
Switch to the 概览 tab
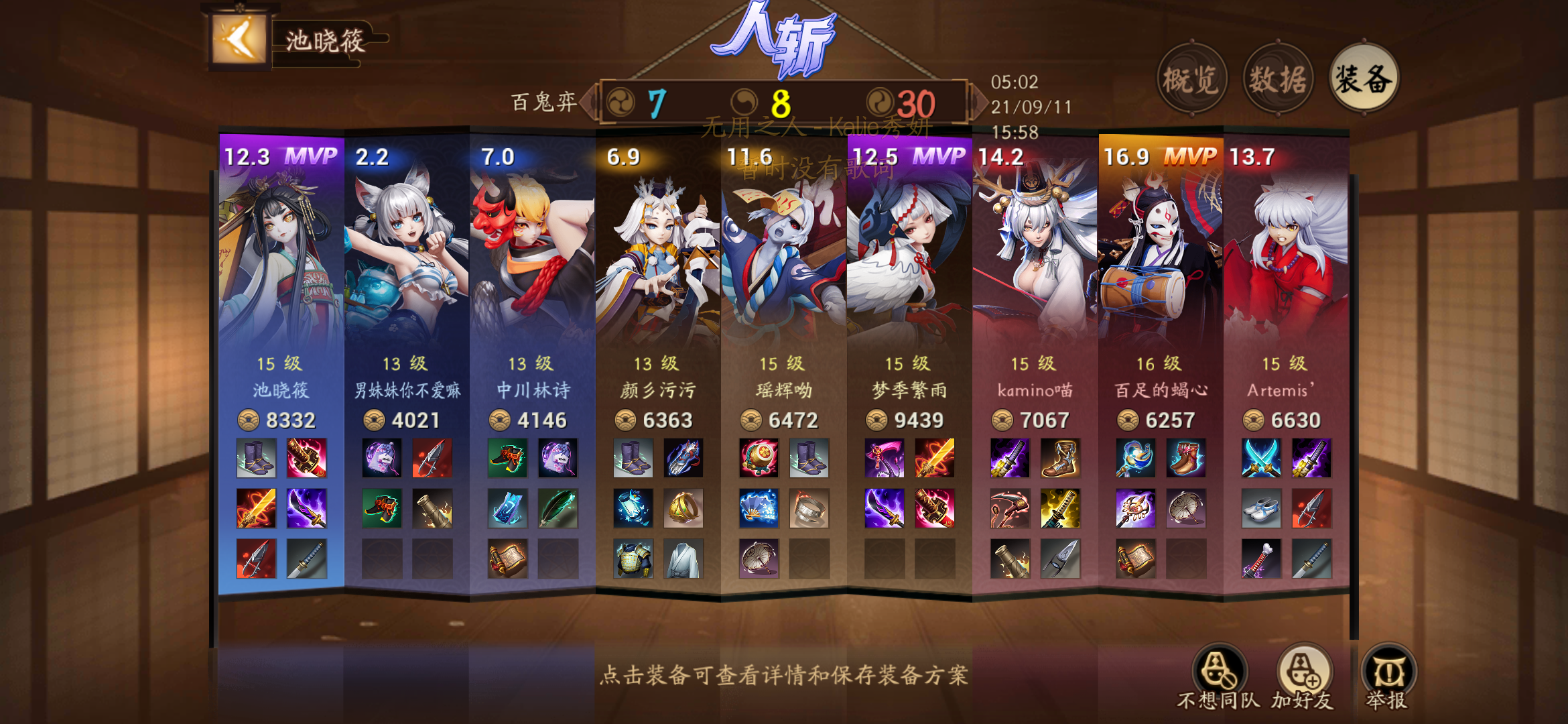[1193, 77]
